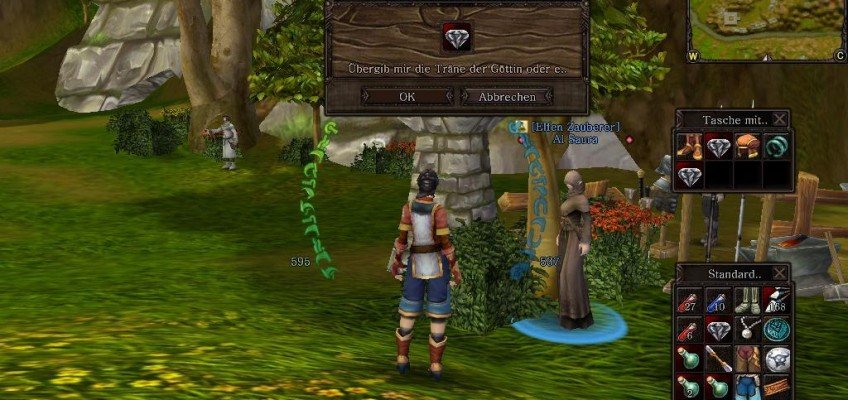This screenshot has width=848, height=400.
Task: Cancel with the Abbrechen button
Action: click(x=506, y=97)
